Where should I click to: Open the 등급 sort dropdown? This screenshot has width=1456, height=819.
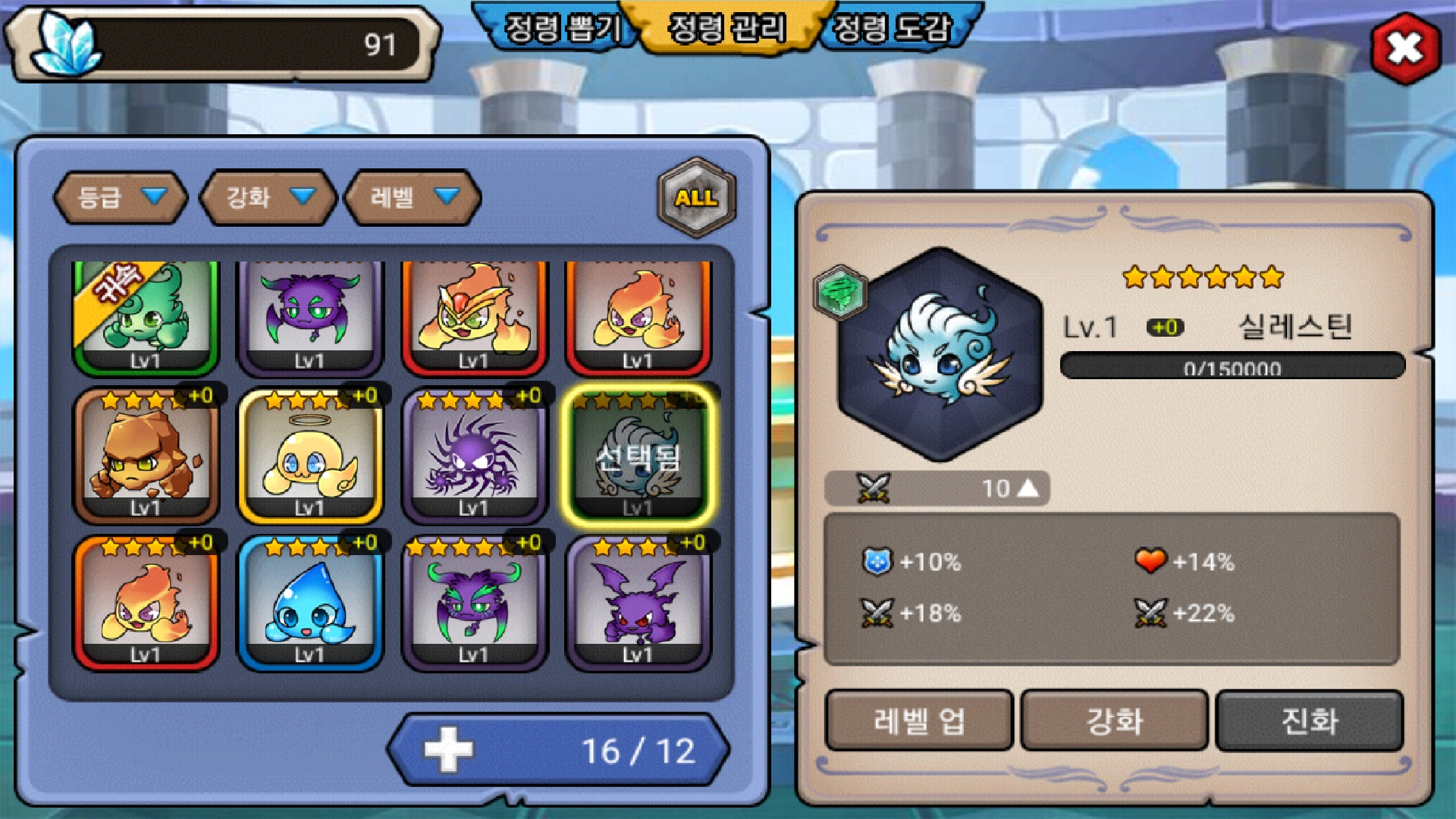tap(121, 197)
